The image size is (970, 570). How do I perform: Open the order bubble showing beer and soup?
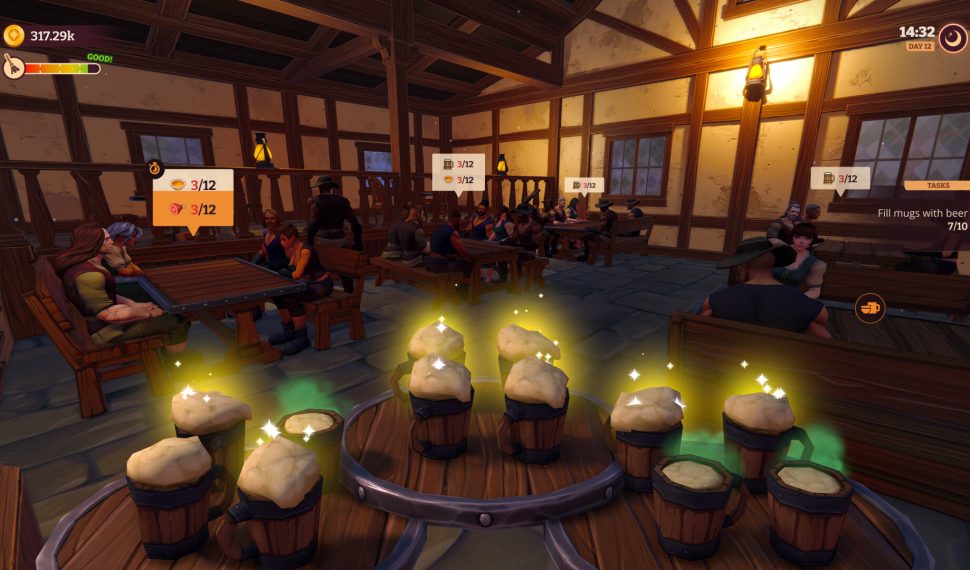457,172
